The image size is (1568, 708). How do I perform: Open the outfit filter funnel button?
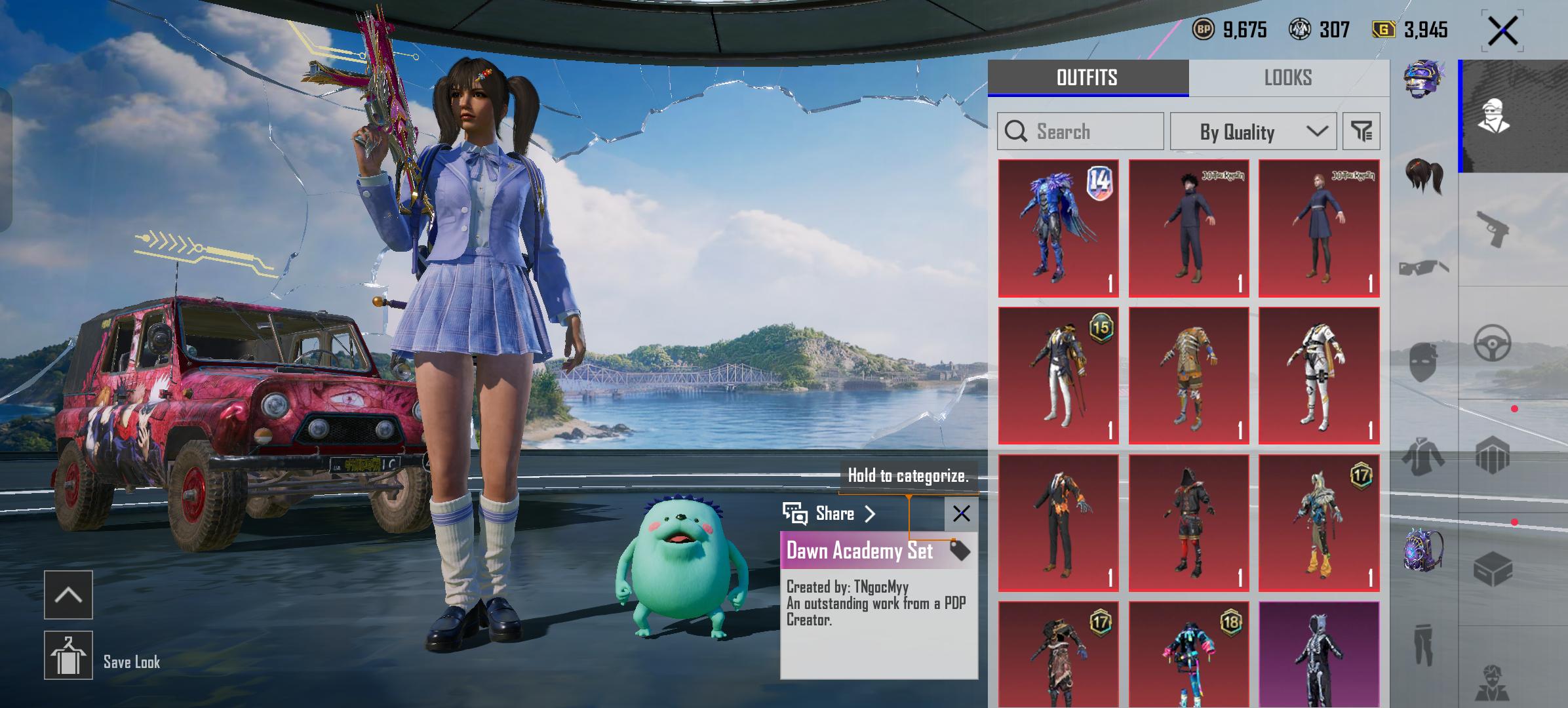1361,131
